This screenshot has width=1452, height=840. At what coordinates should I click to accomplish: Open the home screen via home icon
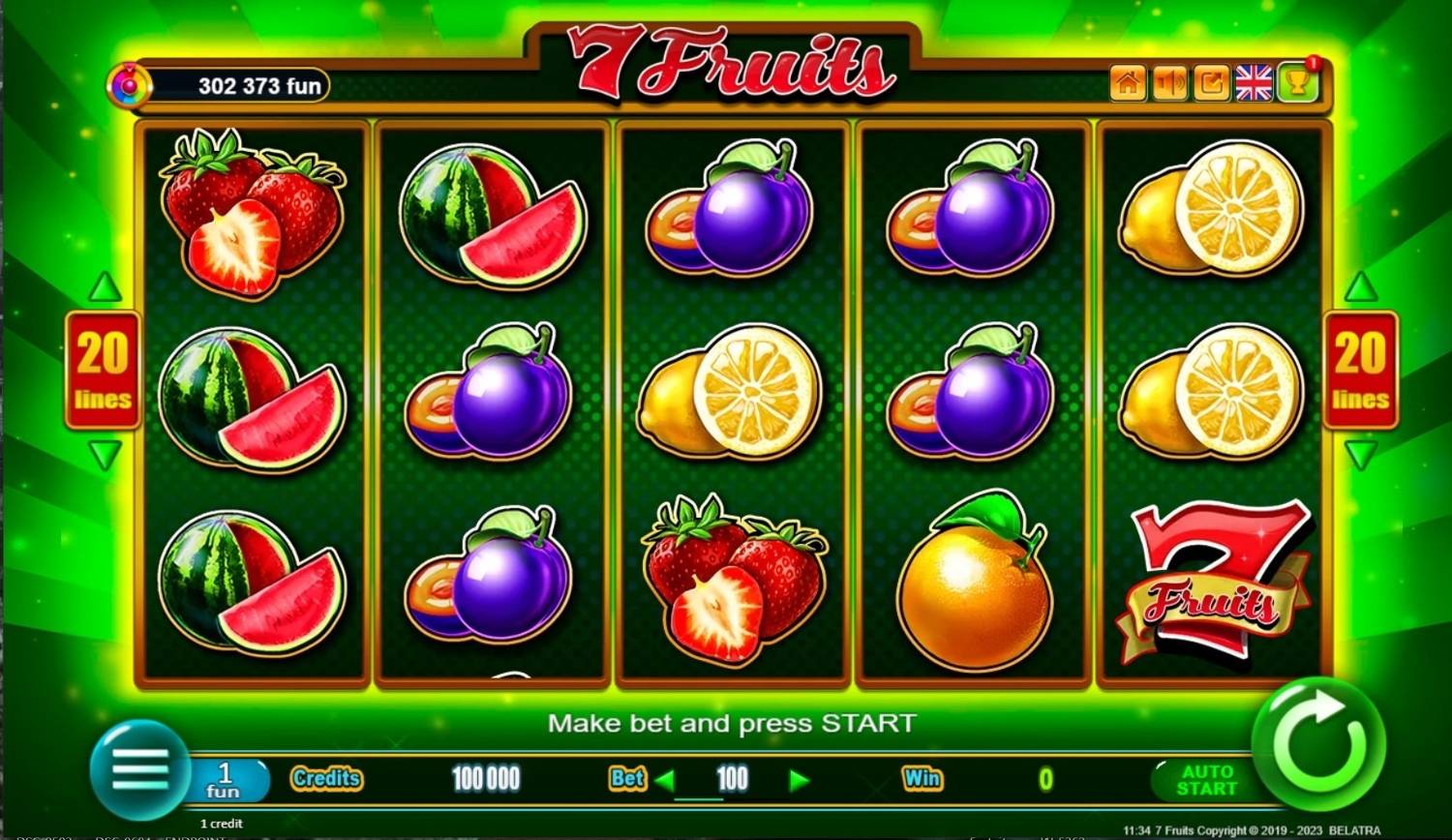[x=1127, y=83]
